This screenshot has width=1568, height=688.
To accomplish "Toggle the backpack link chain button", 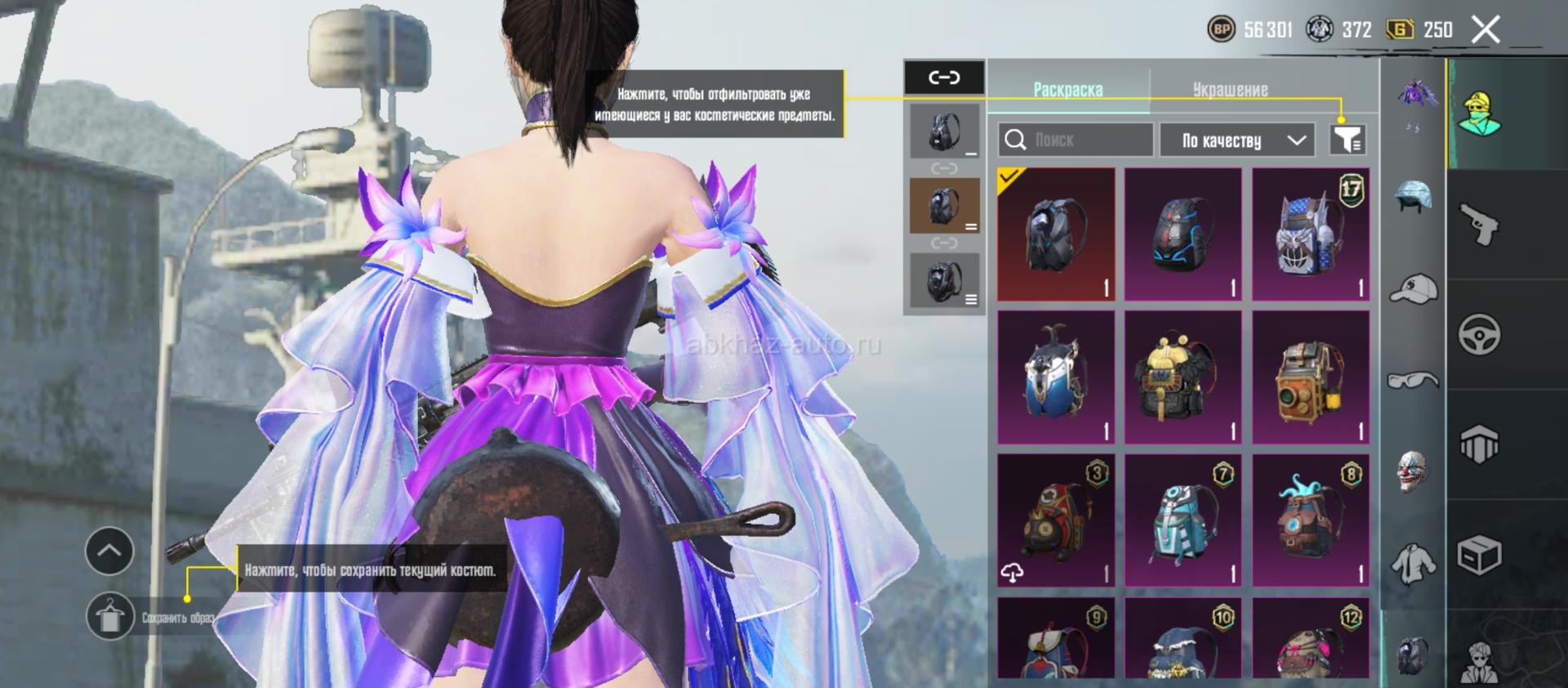I will 944,78.
